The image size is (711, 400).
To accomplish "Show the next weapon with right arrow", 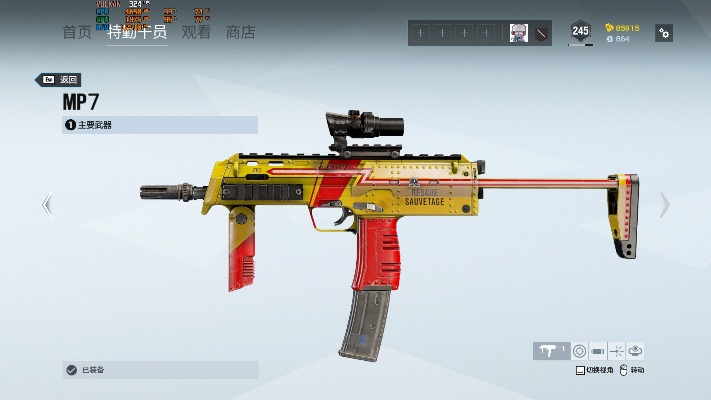I will point(665,205).
